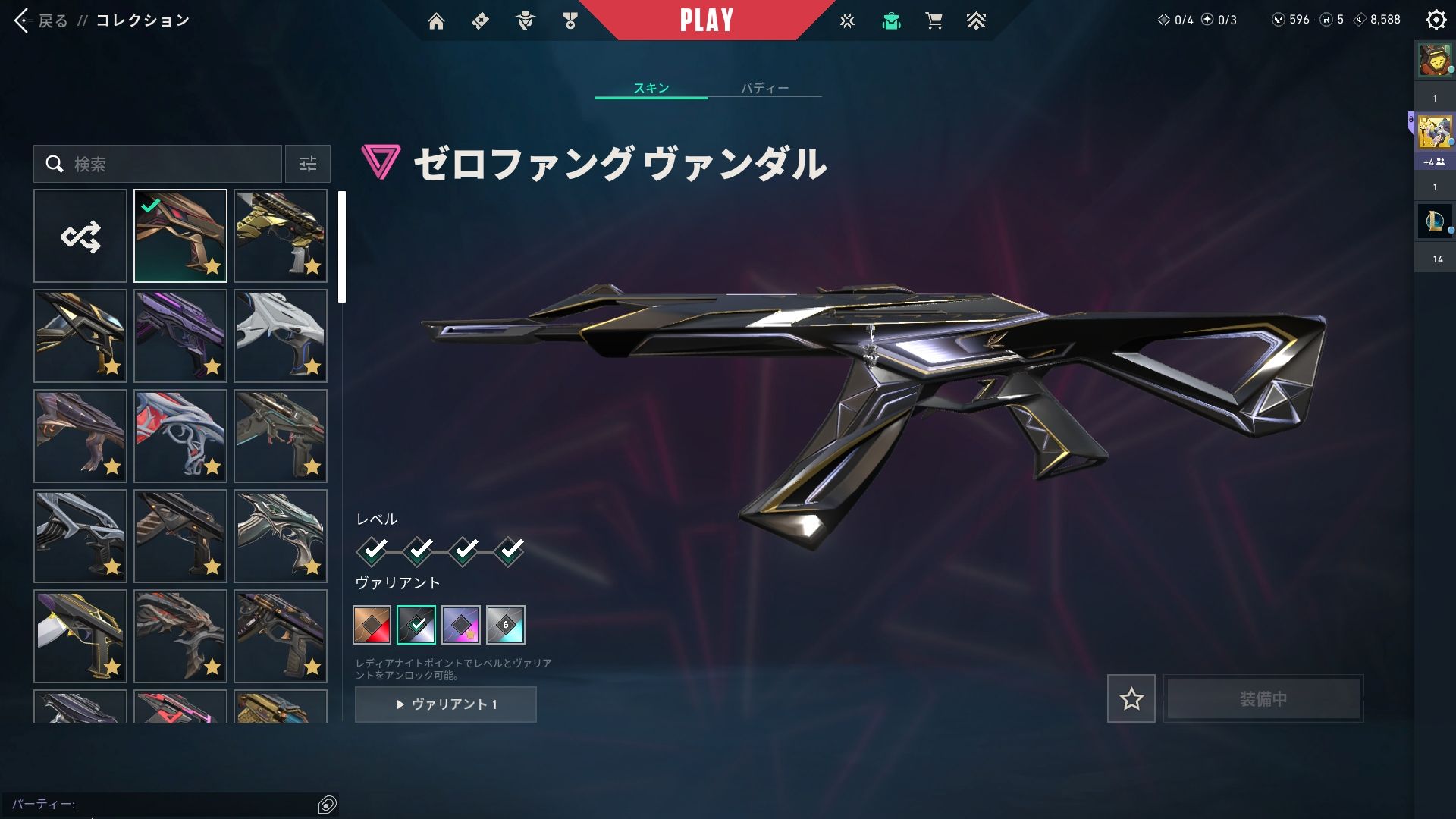
Task: Choose the random shuffle skin tile
Action: coord(80,236)
